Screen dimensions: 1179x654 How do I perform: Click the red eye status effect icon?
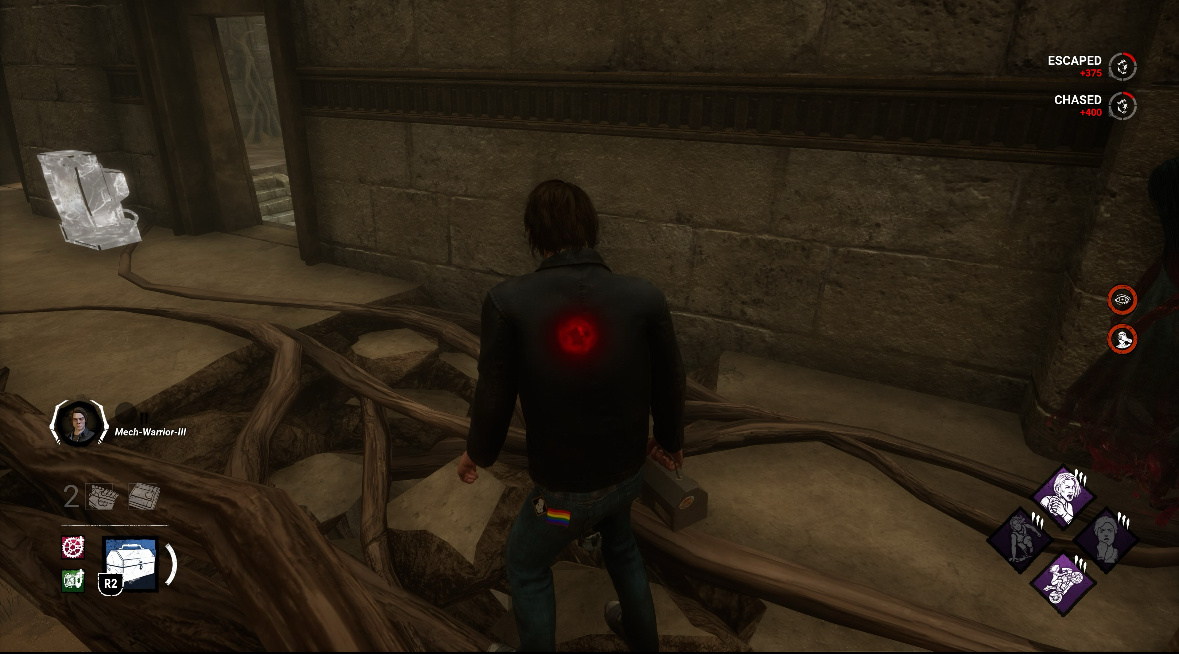coord(1123,298)
